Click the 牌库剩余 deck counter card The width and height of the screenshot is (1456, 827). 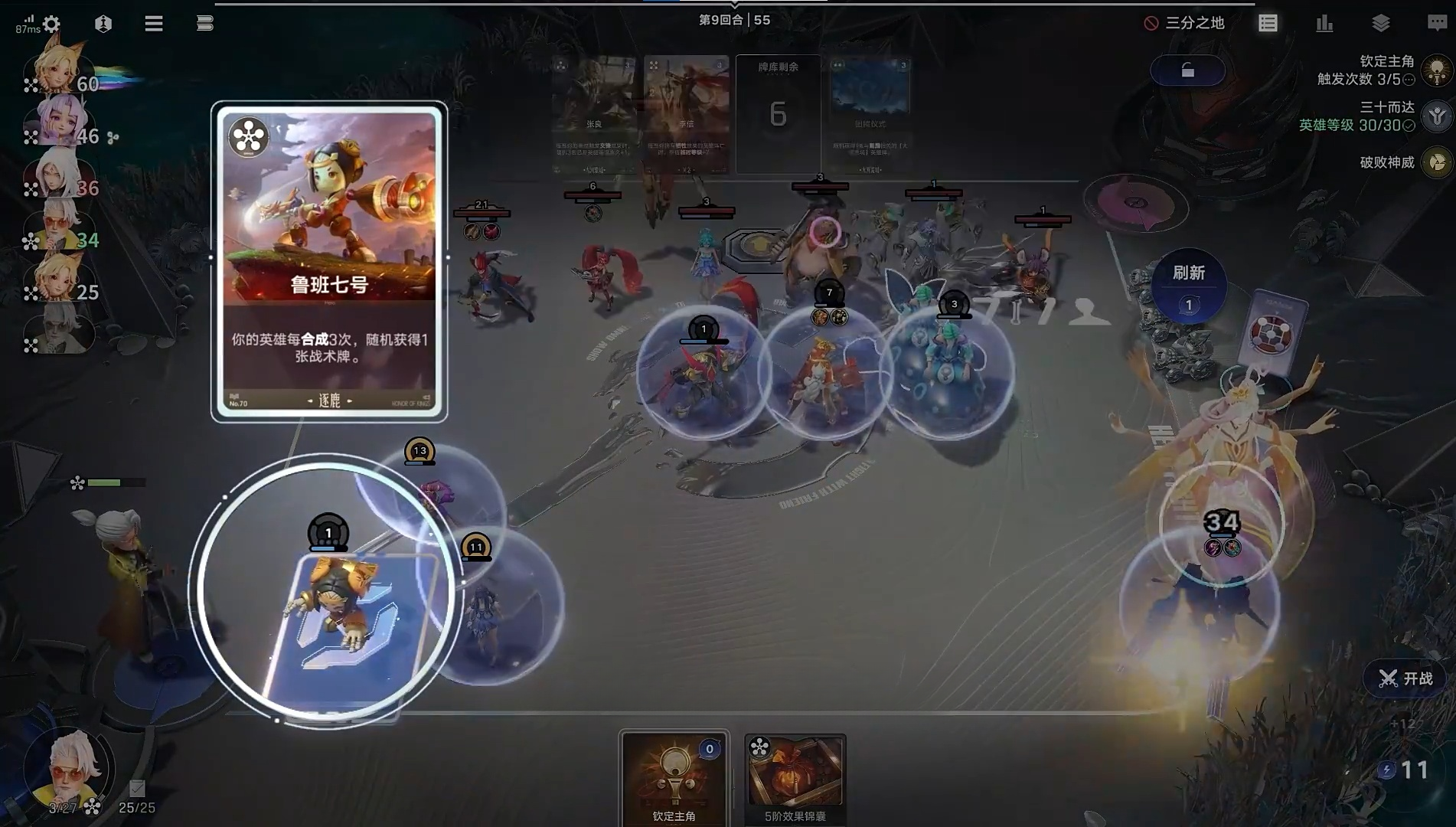click(778, 113)
